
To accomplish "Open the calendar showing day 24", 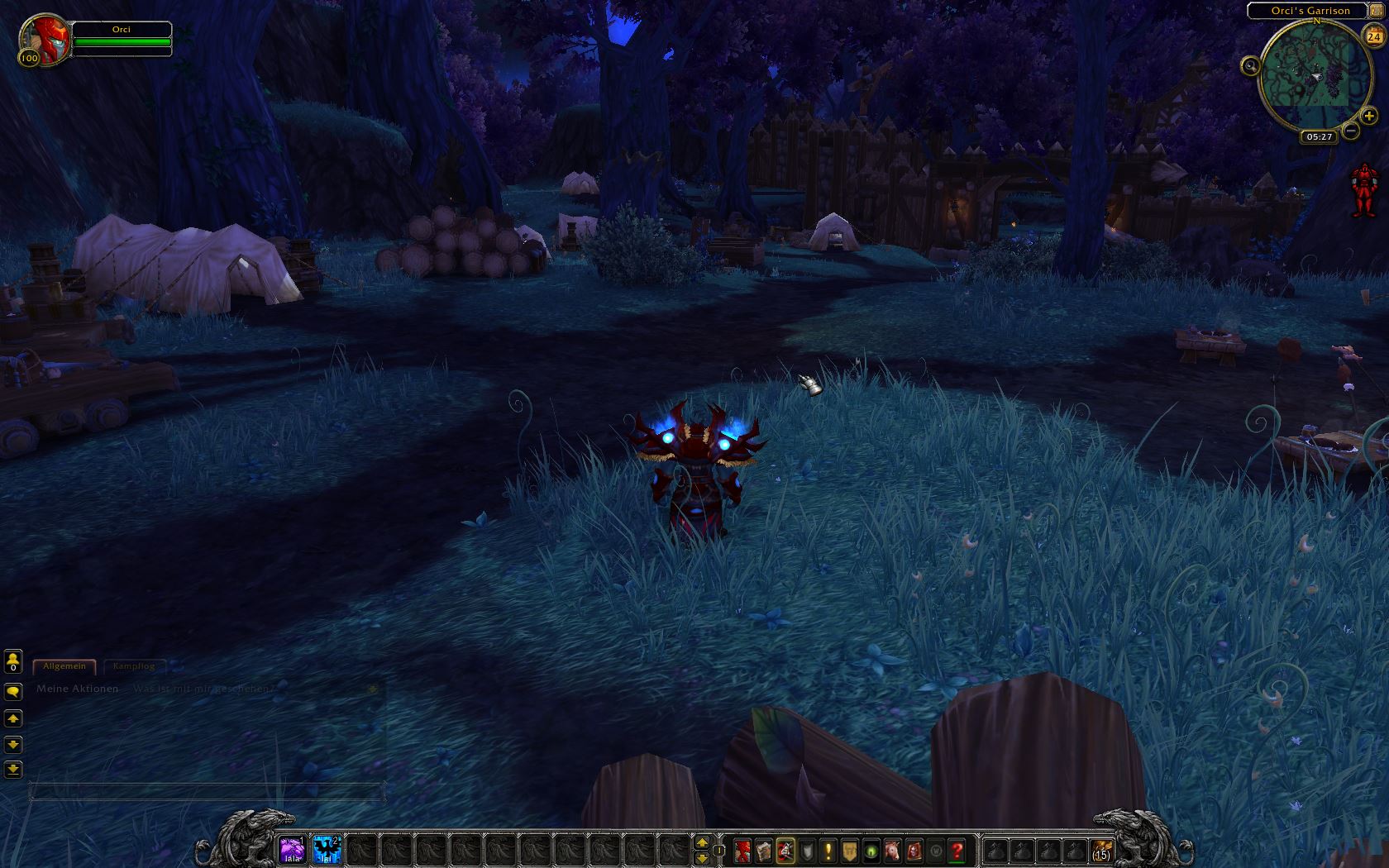I will coord(1373,36).
